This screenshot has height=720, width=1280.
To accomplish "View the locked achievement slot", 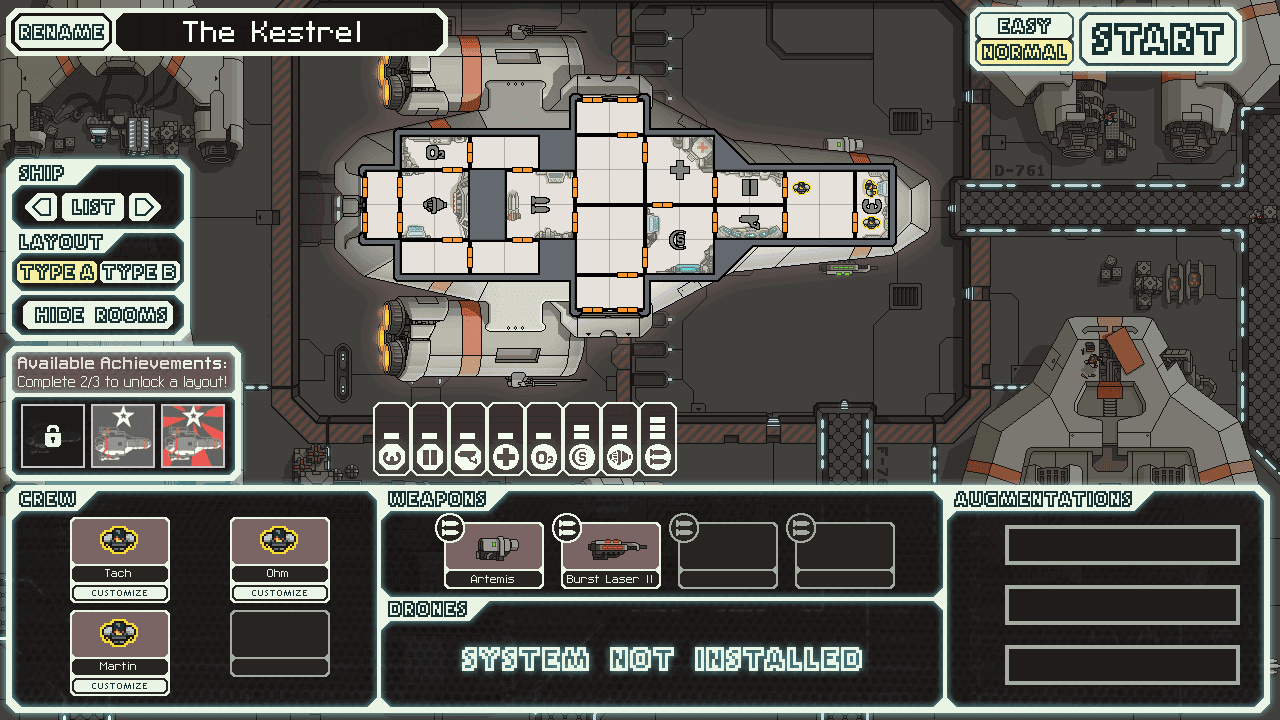I will click(52, 437).
